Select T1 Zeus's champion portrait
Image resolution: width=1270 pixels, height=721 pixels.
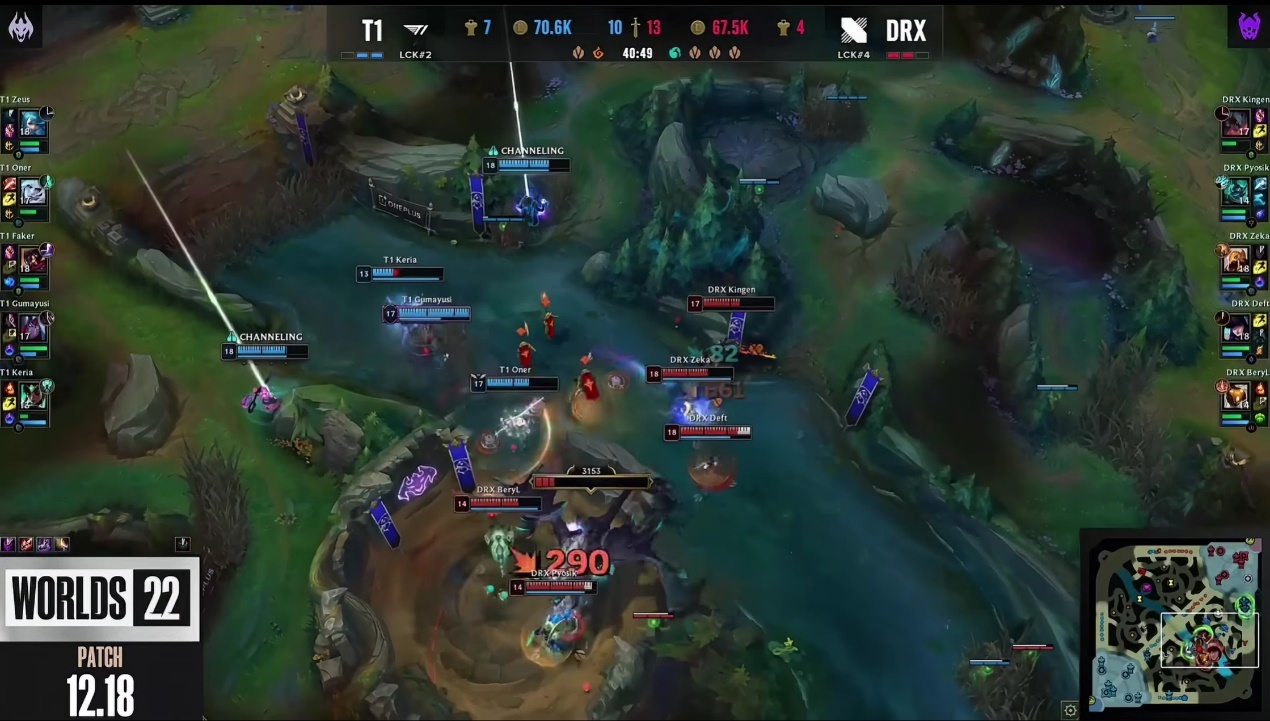pyautogui.click(x=33, y=123)
